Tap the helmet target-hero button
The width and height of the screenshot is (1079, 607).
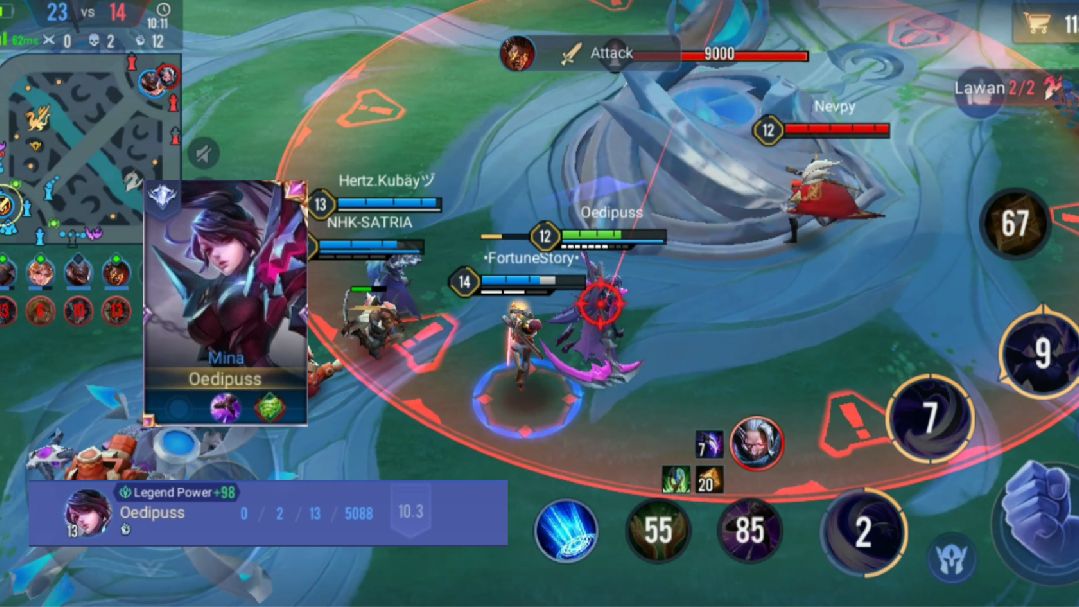pos(951,560)
